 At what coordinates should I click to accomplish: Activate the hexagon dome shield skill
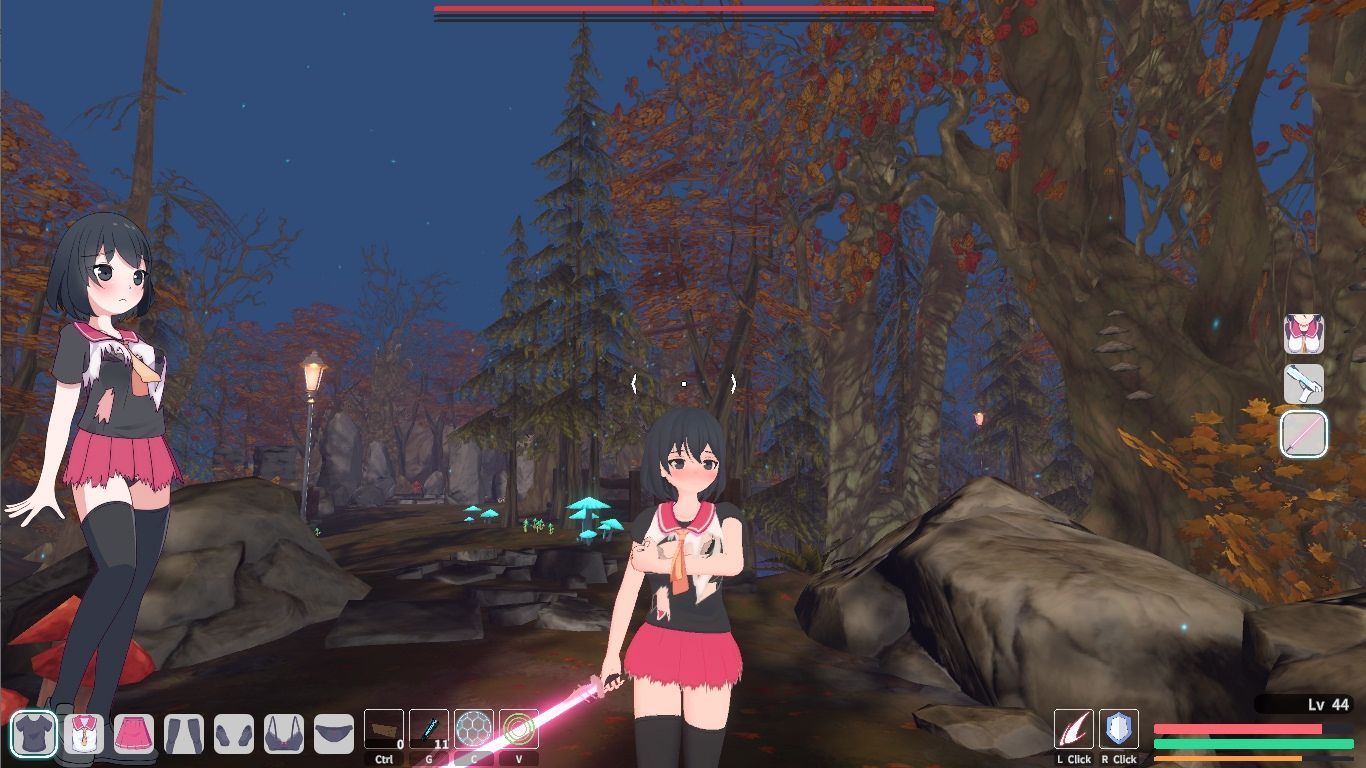coord(474,730)
